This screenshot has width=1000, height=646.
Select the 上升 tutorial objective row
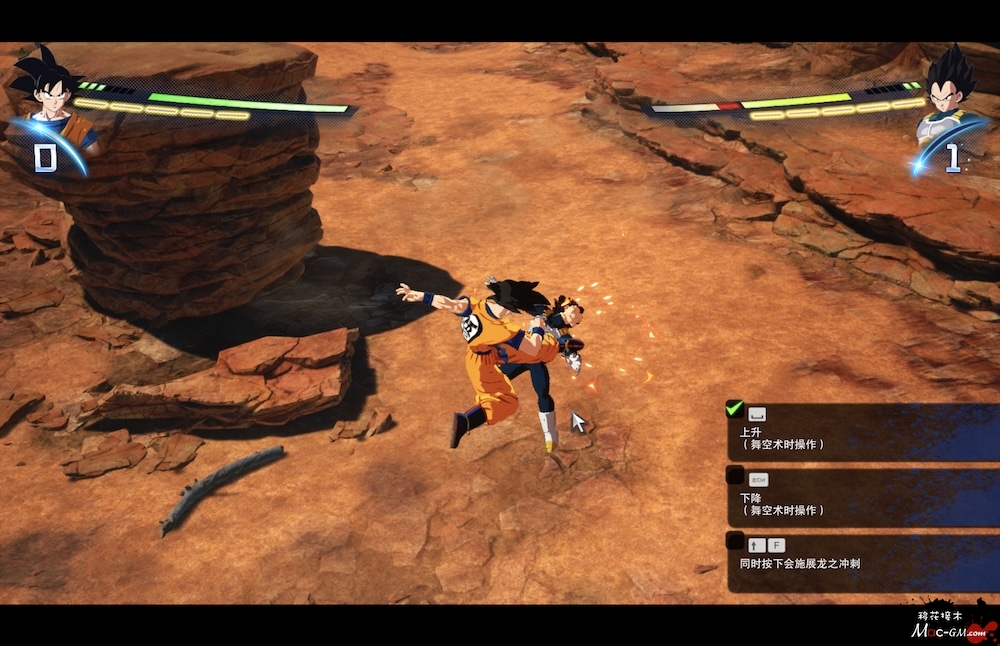tap(860, 433)
